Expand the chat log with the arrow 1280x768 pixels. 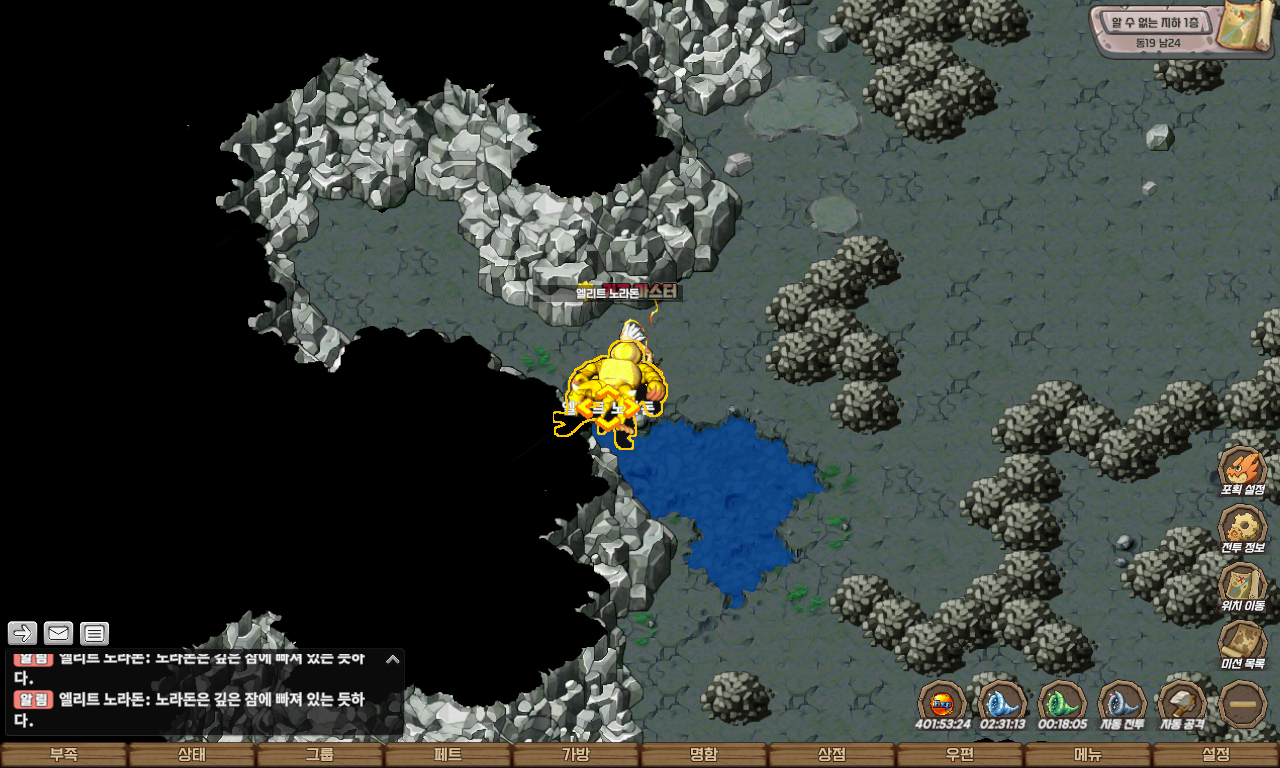click(393, 659)
